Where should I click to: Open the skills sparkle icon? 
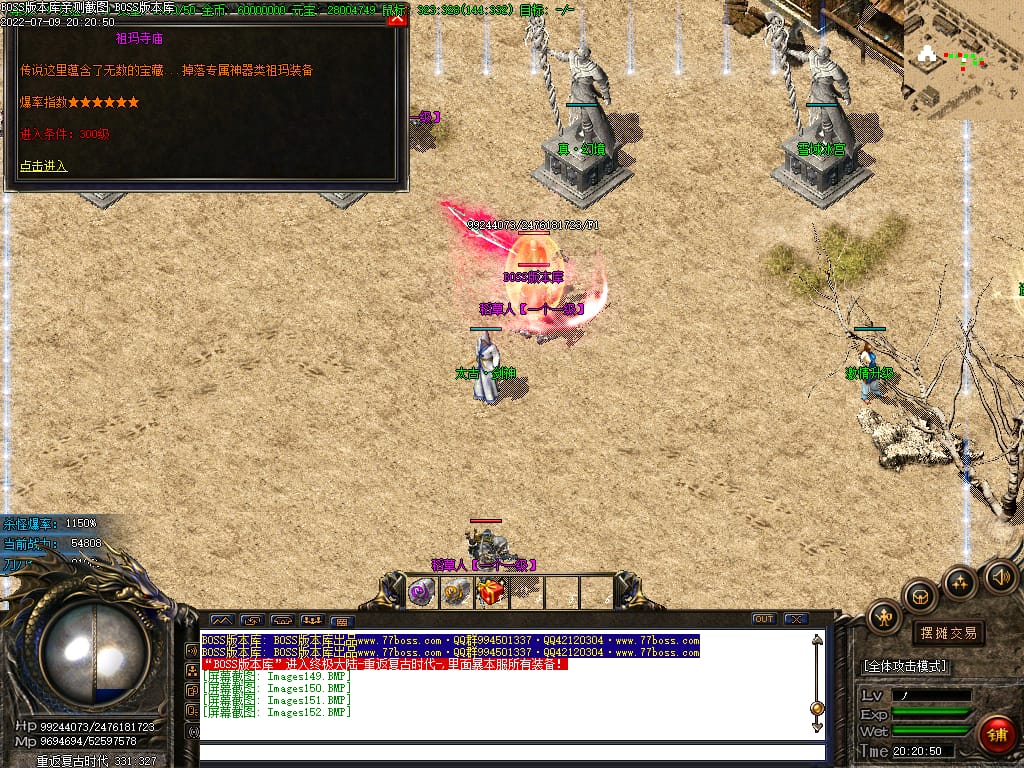(960, 582)
